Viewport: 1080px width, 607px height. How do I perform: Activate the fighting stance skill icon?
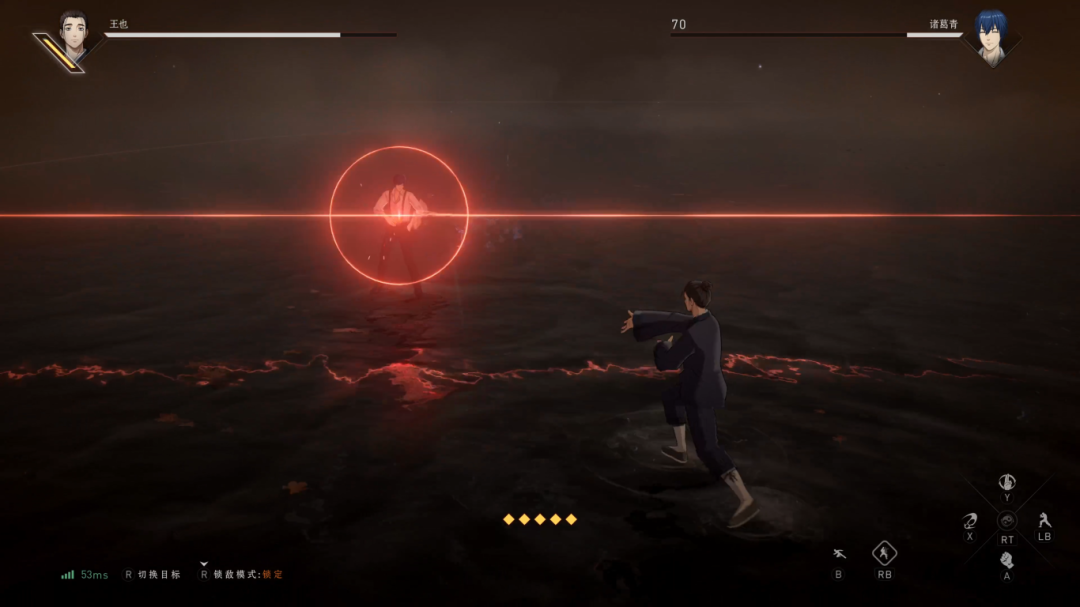click(x=1044, y=520)
